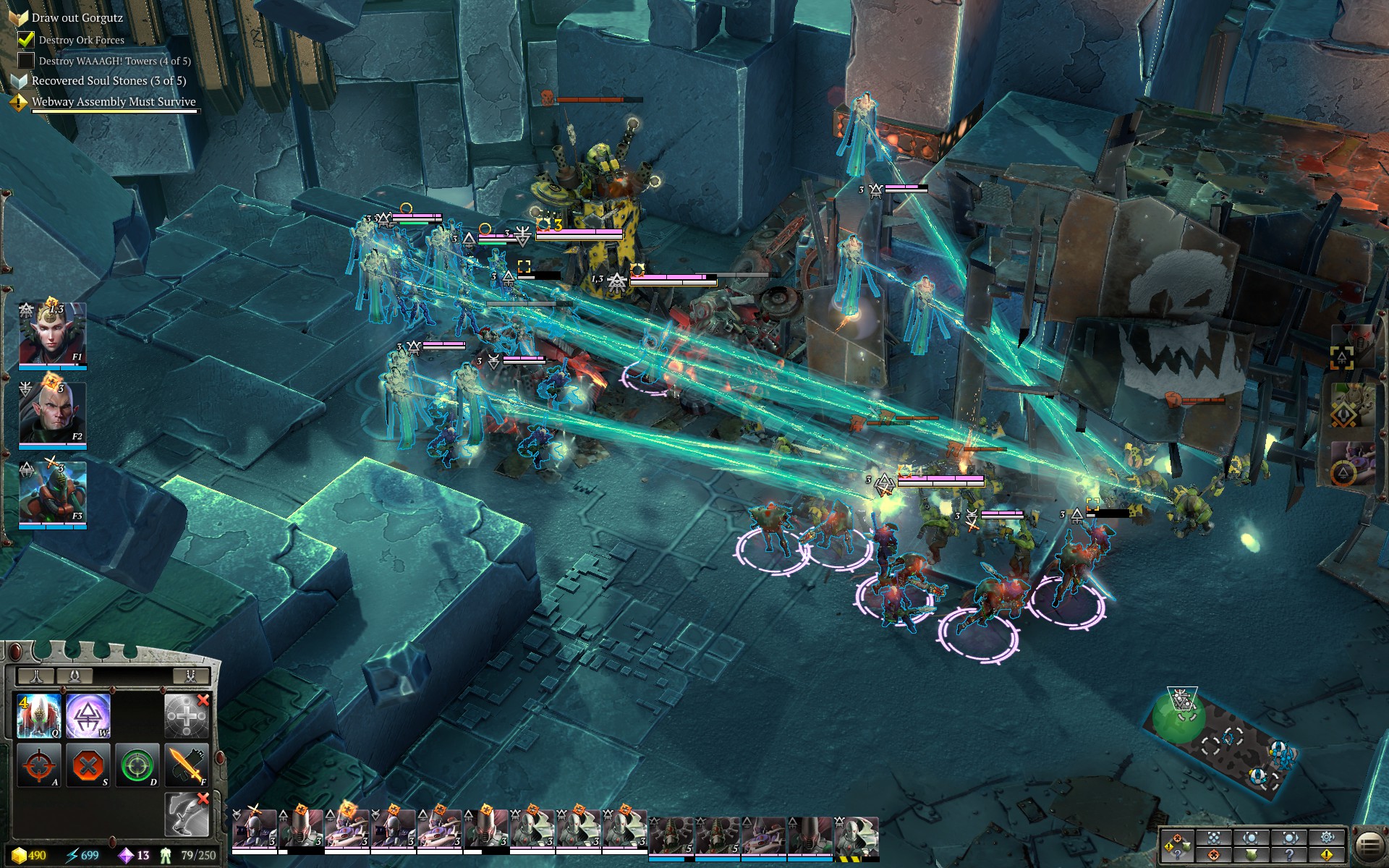Image resolution: width=1389 pixels, height=868 pixels.
Task: Send the green shield defend ping
Action: [1251, 855]
